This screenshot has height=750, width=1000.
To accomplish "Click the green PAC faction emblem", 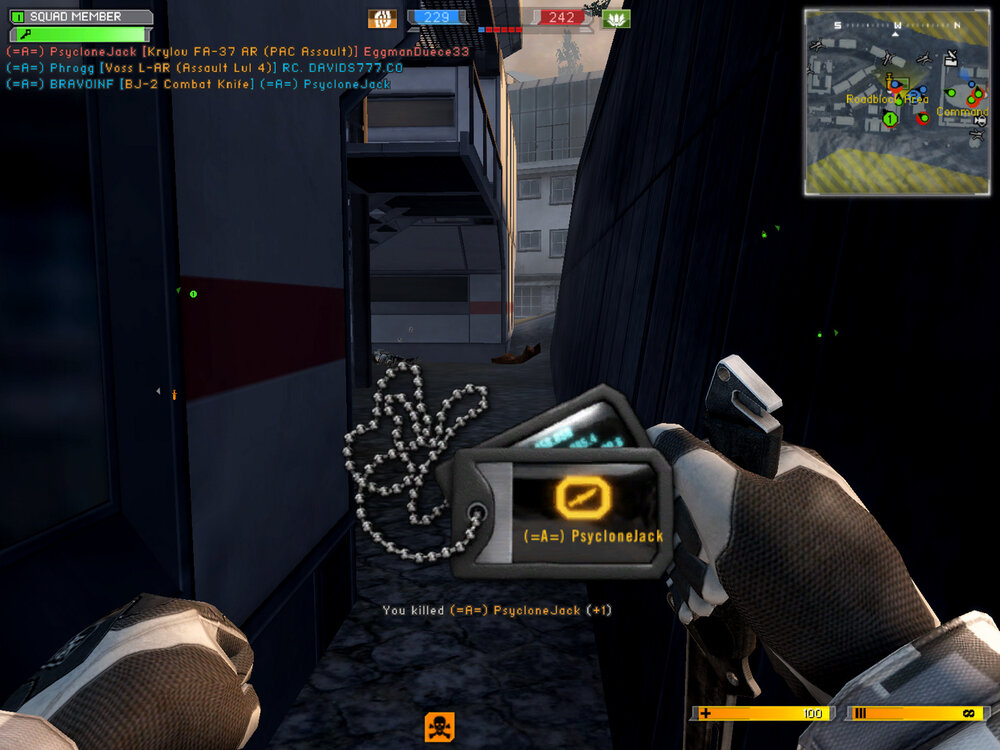I will coord(616,18).
